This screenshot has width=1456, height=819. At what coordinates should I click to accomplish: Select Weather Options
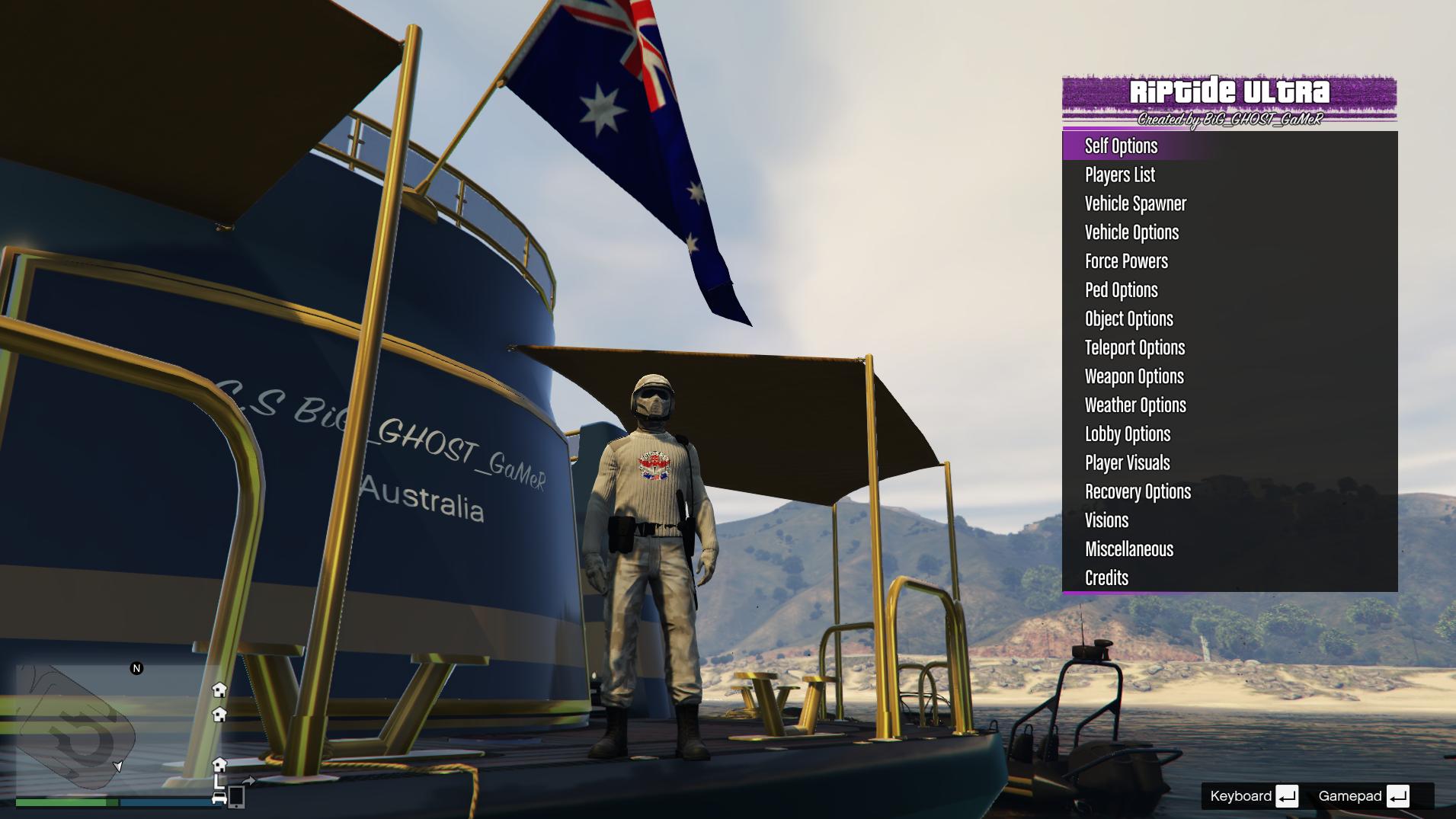coord(1135,405)
